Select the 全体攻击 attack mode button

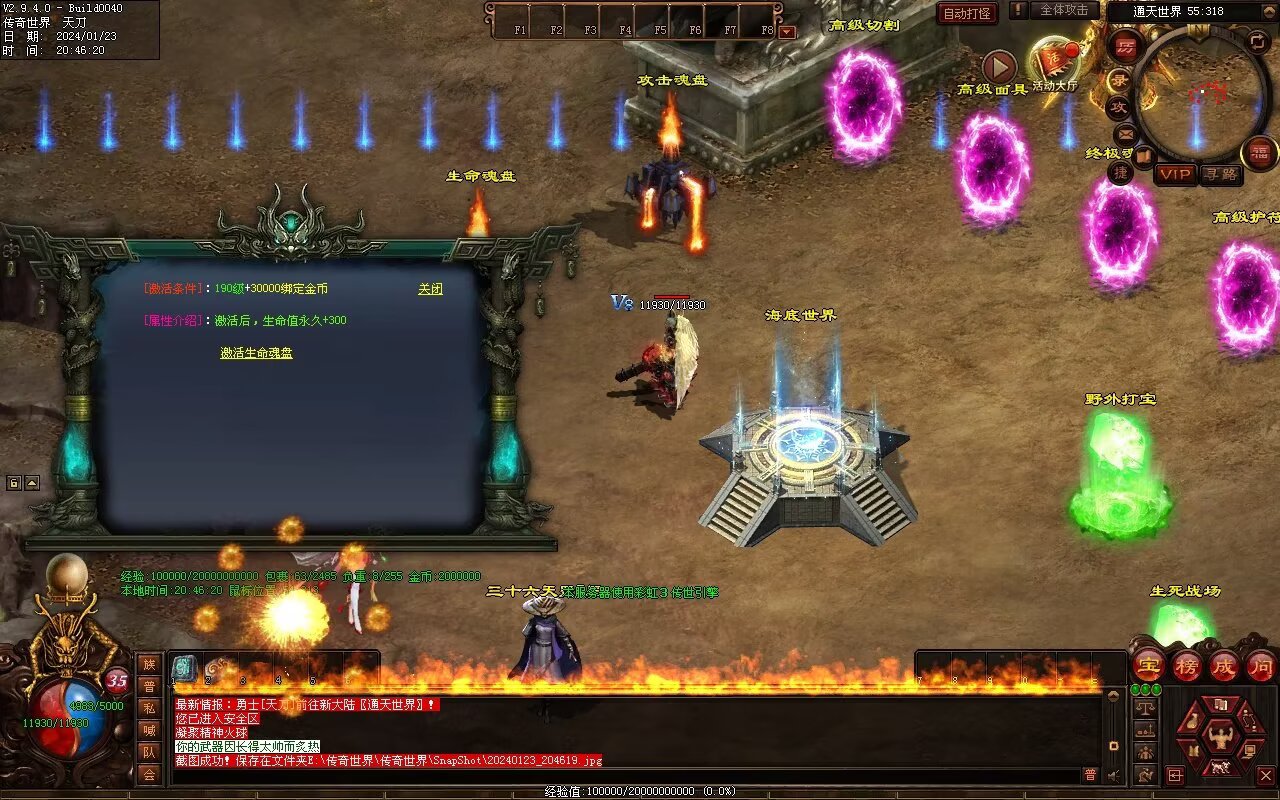click(x=1063, y=10)
